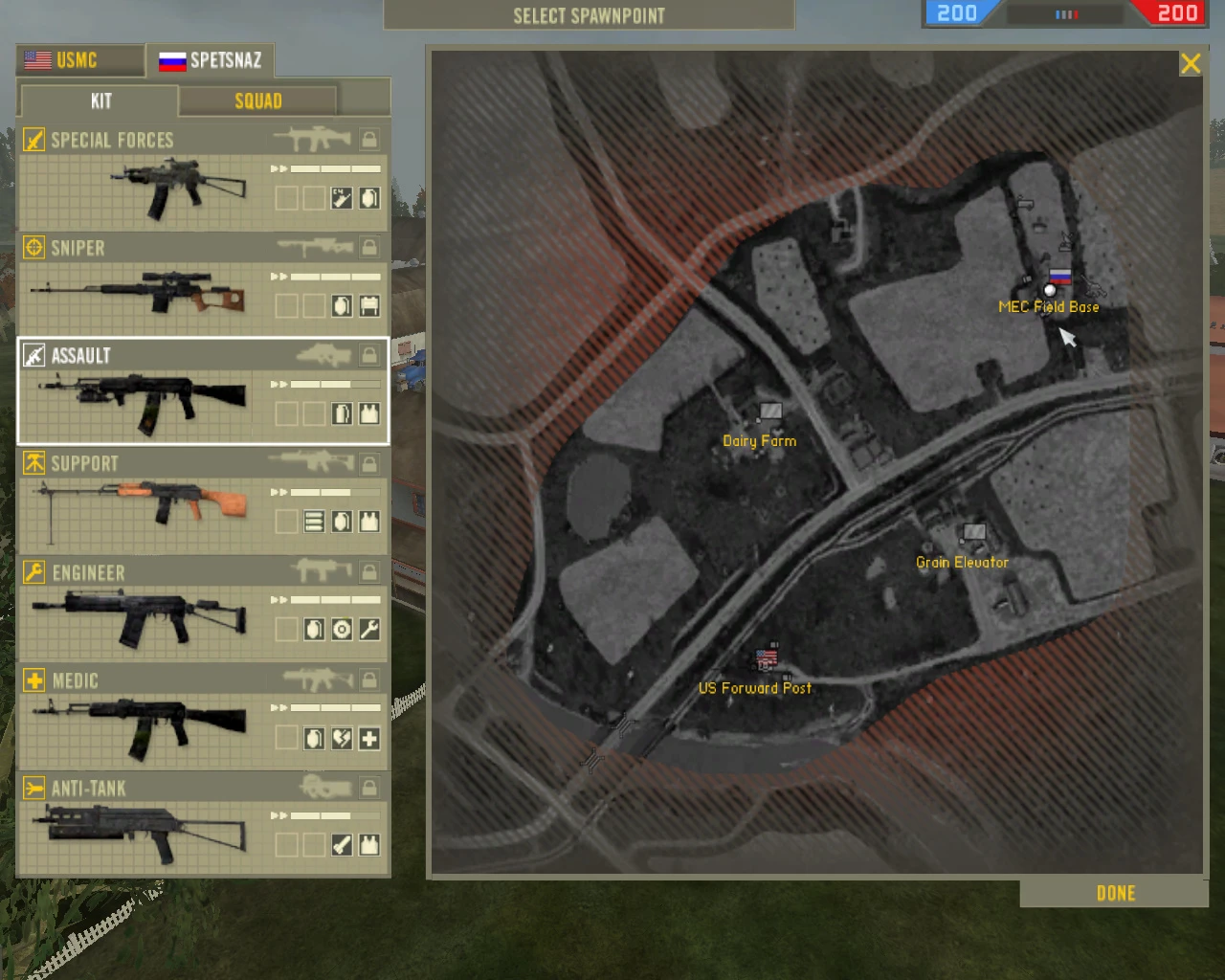Toggle the lock icon on the Sniper weapon
The image size is (1225, 980).
[368, 247]
